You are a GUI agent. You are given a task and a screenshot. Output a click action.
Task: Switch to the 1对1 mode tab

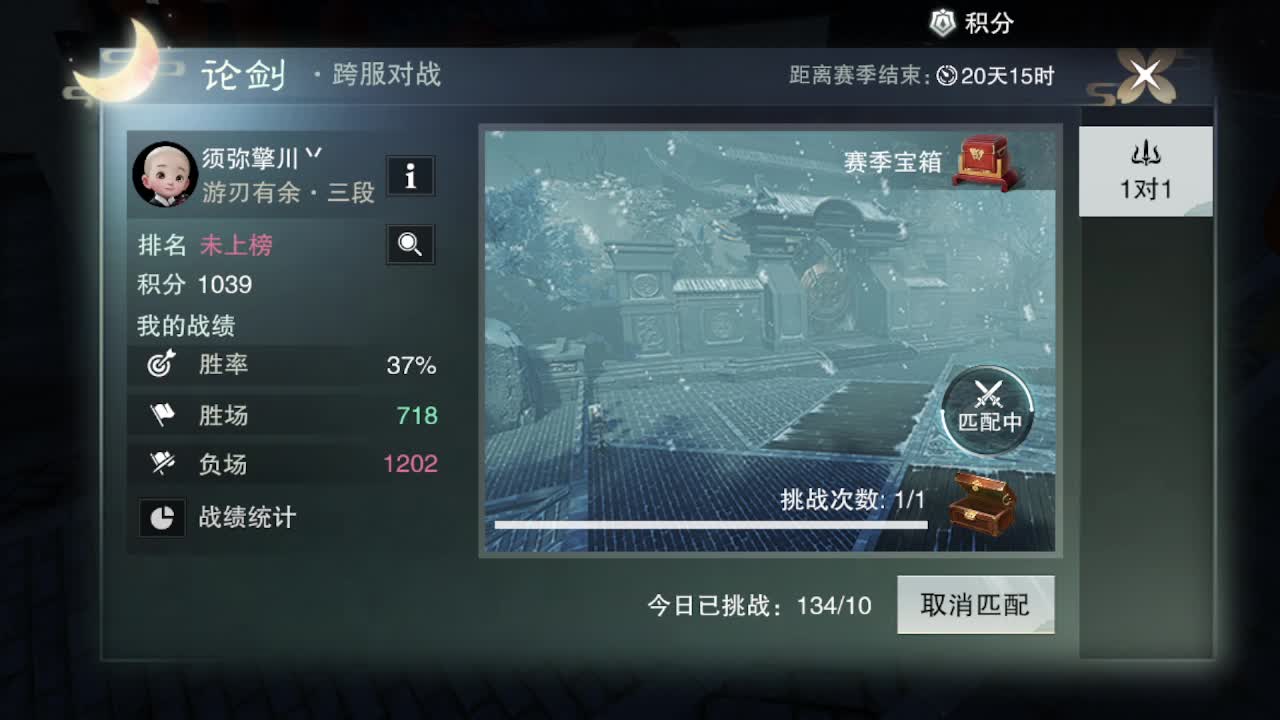[1144, 170]
